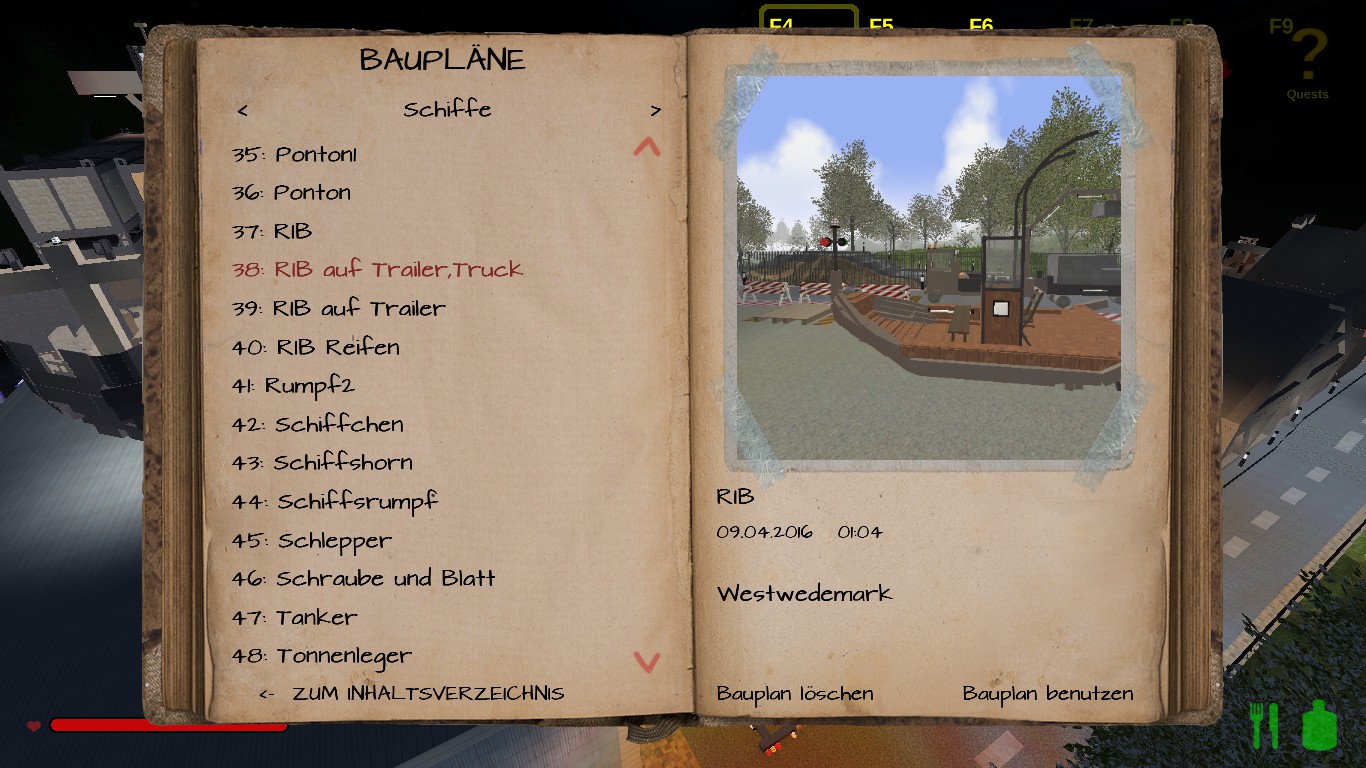Choose the Schlepper blueprint
1366x768 pixels.
point(311,540)
